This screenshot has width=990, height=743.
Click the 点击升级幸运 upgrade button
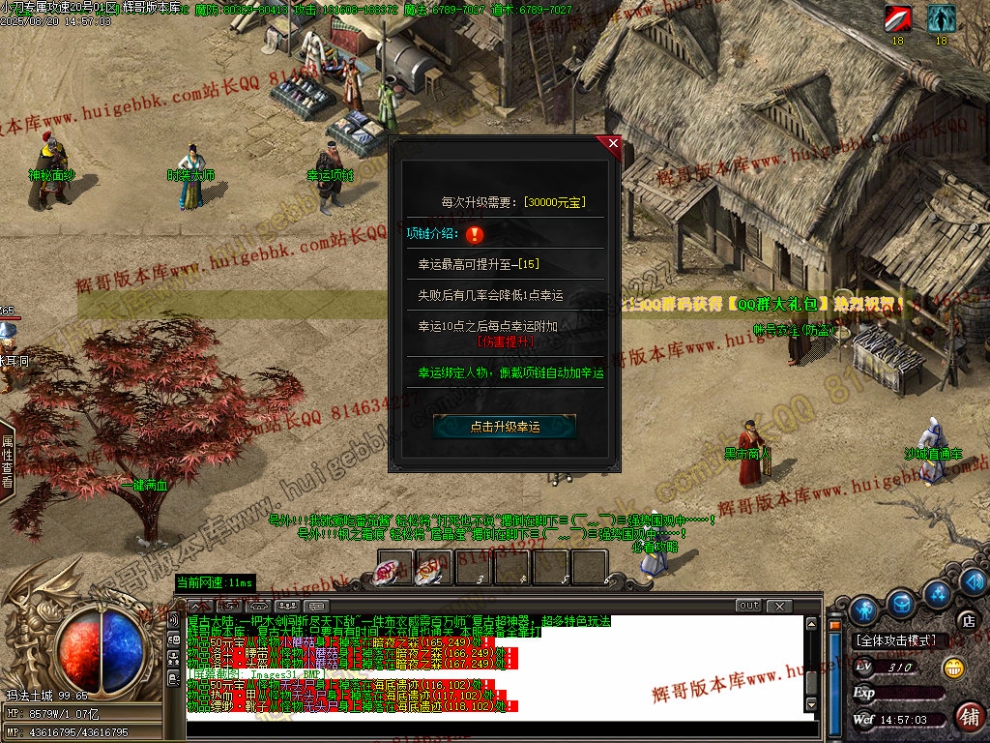coord(504,426)
